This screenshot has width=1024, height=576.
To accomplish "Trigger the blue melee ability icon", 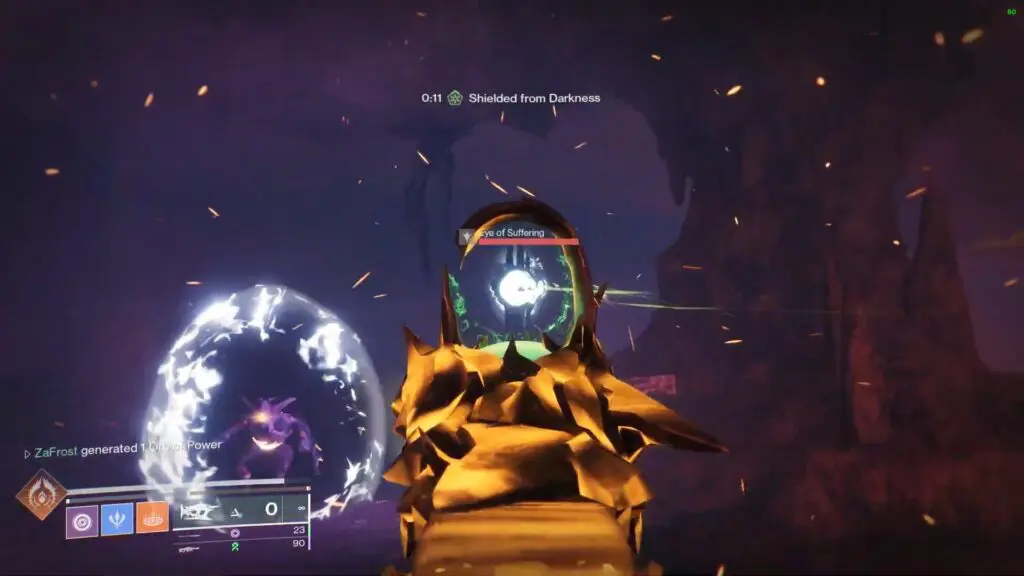I will [117, 519].
